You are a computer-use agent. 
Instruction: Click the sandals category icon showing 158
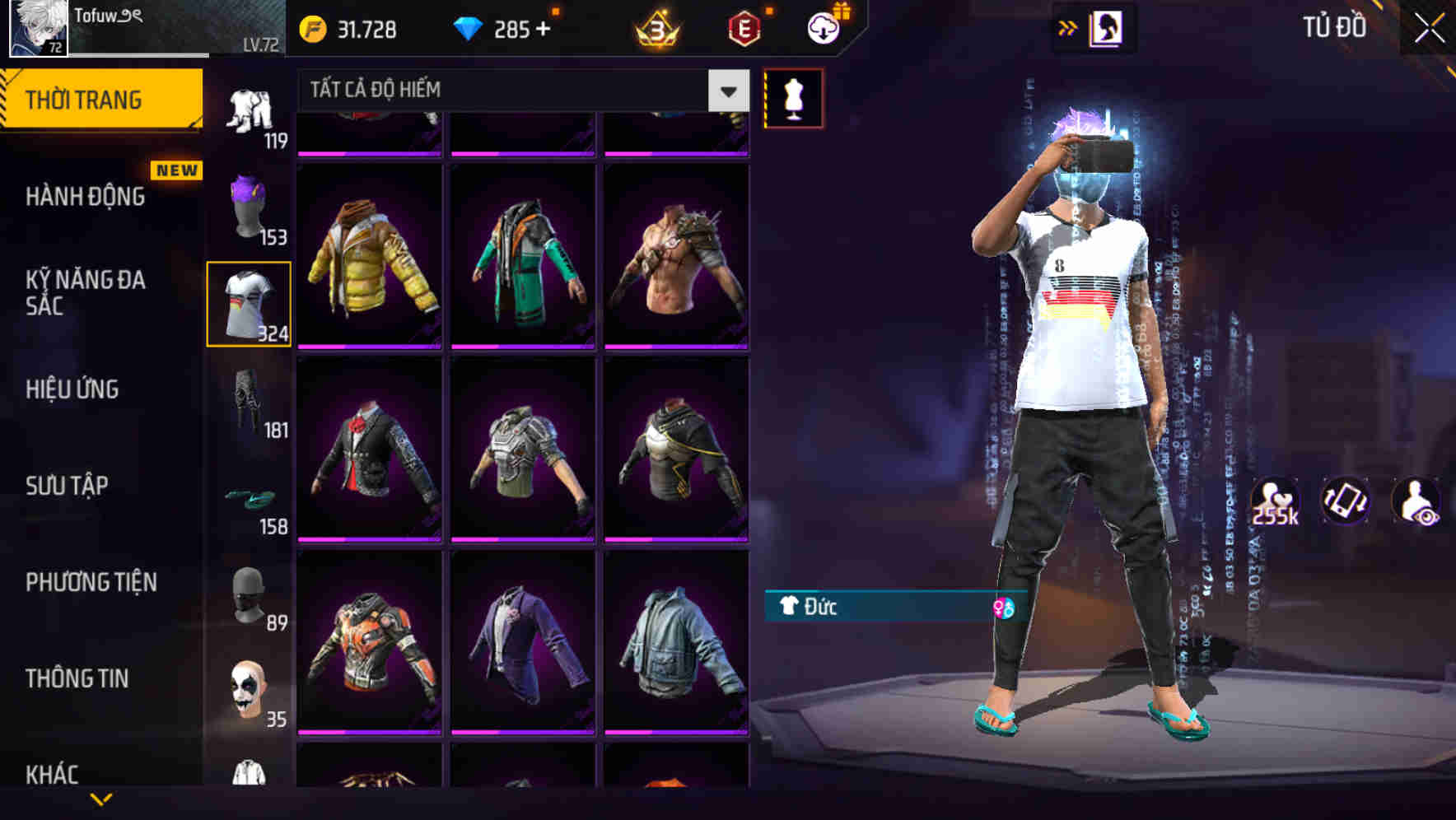click(250, 497)
